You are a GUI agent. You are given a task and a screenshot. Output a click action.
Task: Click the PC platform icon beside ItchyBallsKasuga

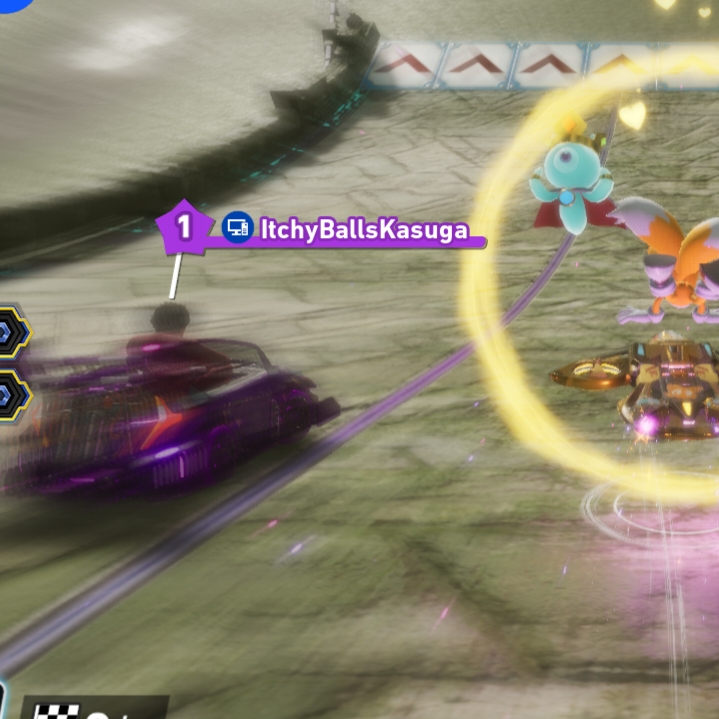pos(237,228)
